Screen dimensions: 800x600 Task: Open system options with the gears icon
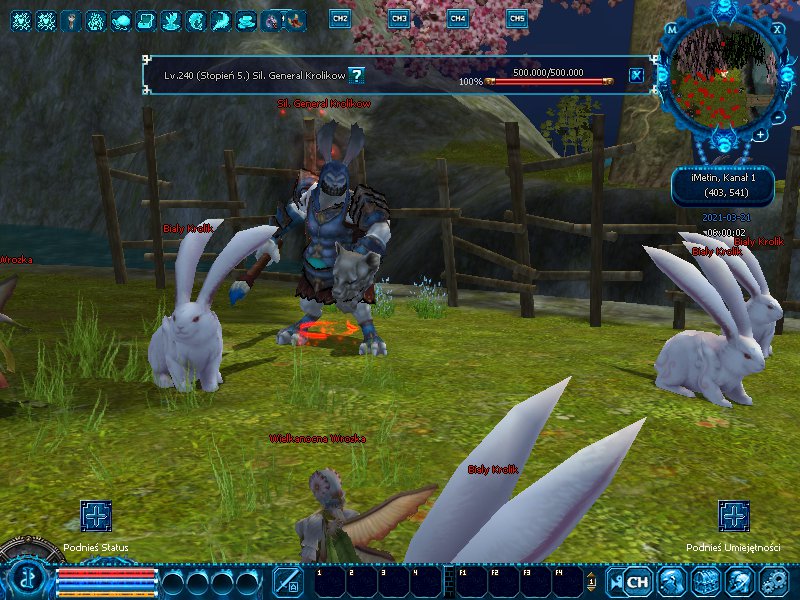coord(774,580)
